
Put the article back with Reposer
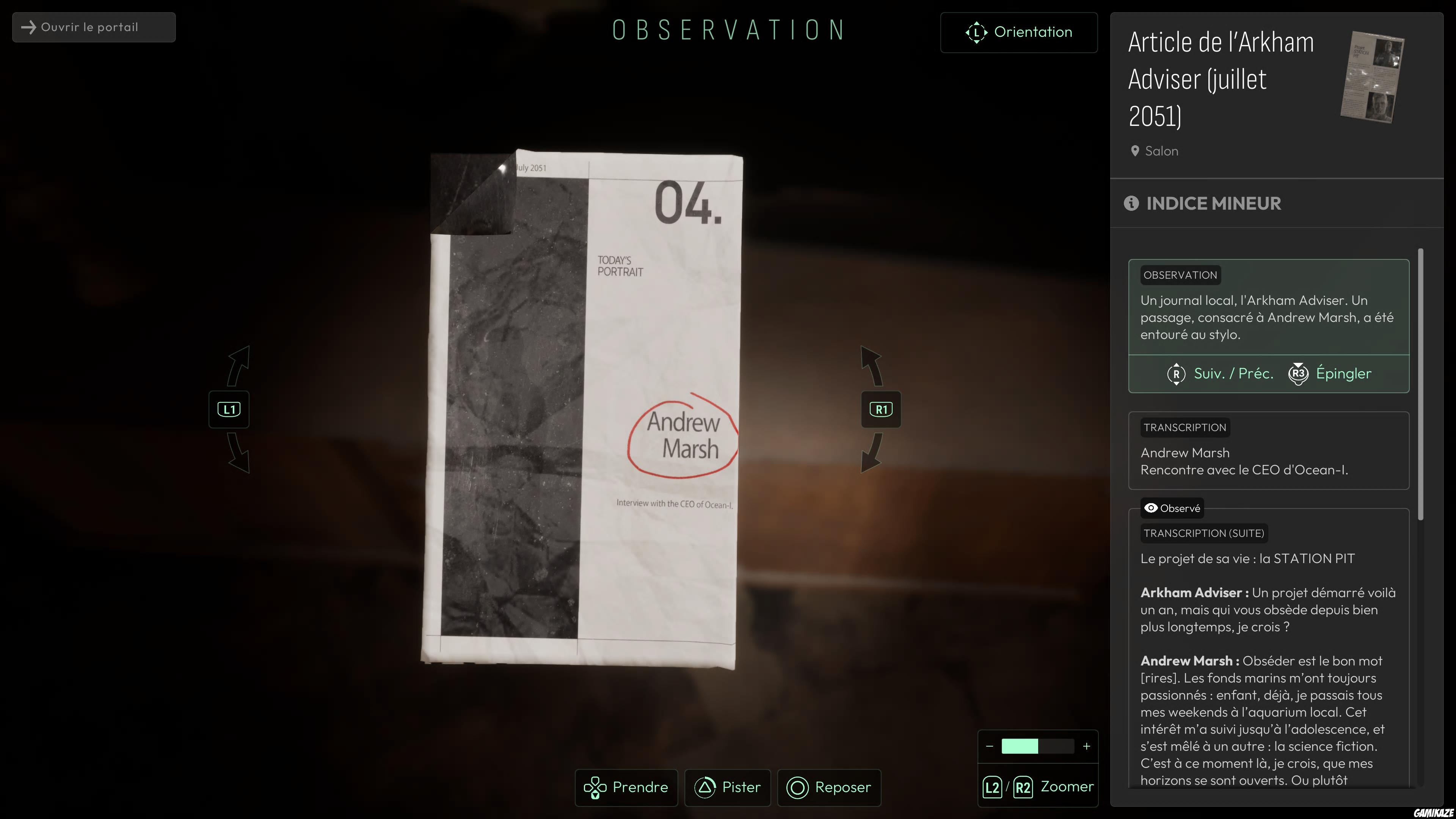(829, 788)
